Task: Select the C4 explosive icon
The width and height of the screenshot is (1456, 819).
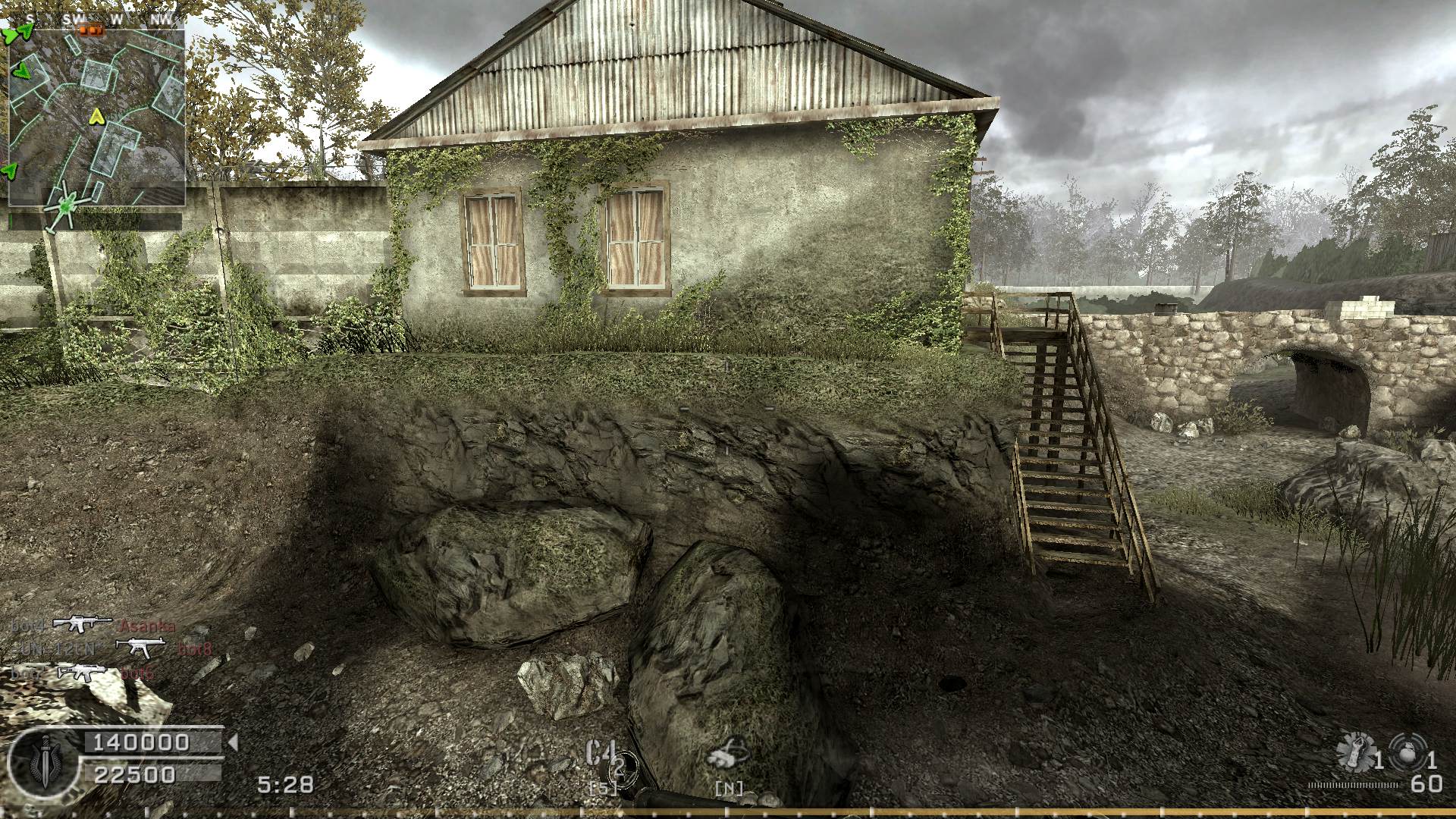Action: [601, 755]
